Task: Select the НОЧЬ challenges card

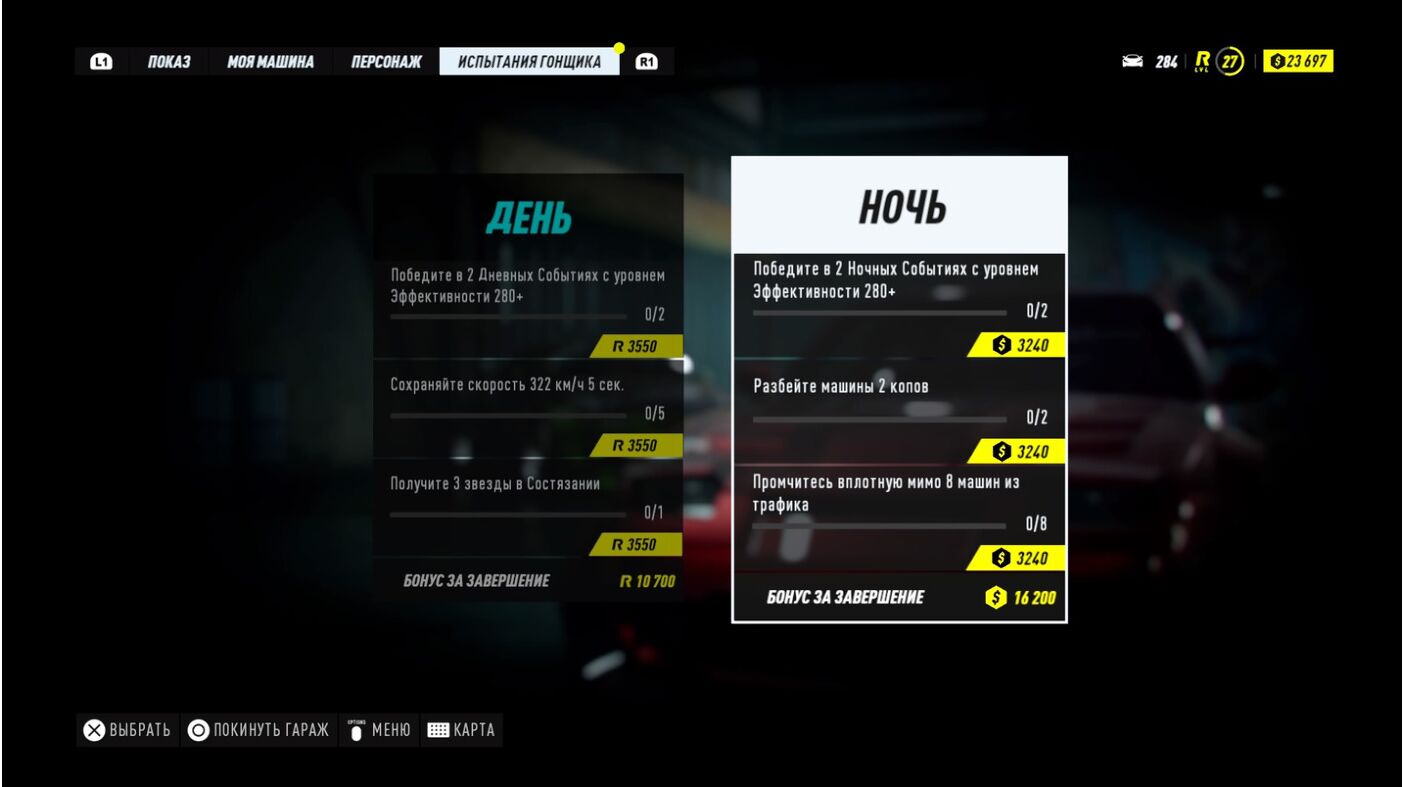Action: 899,206
